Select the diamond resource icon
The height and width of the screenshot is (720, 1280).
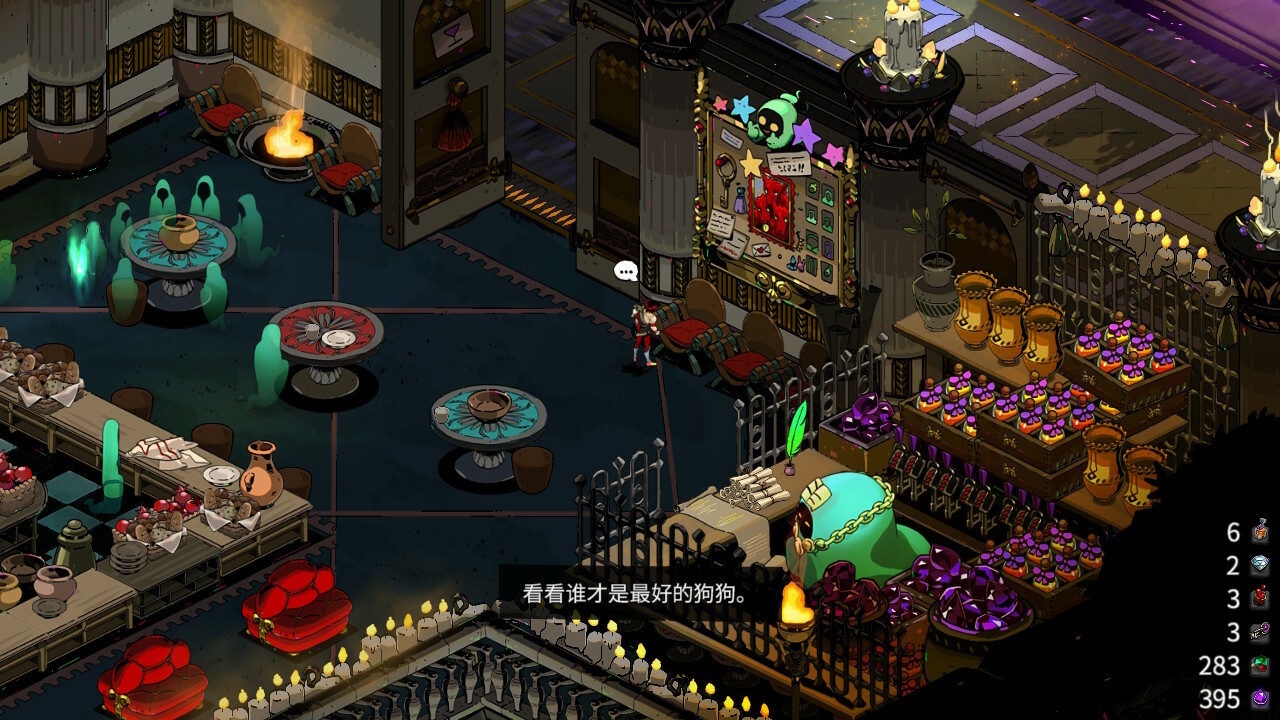click(x=1260, y=566)
